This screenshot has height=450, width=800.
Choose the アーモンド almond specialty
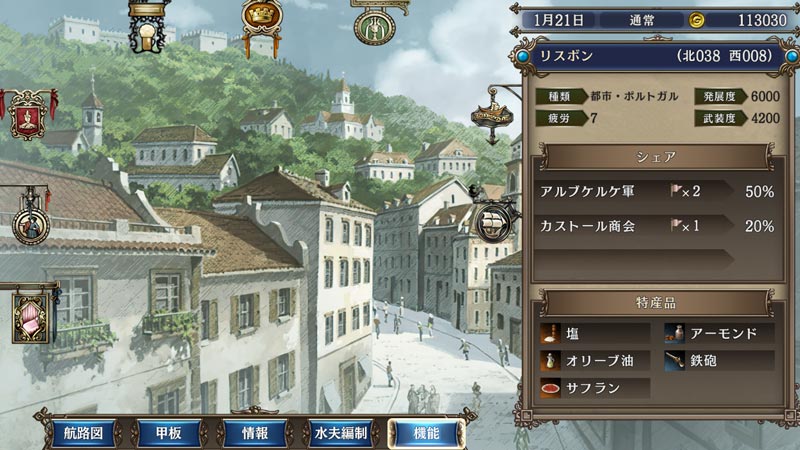(x=718, y=334)
